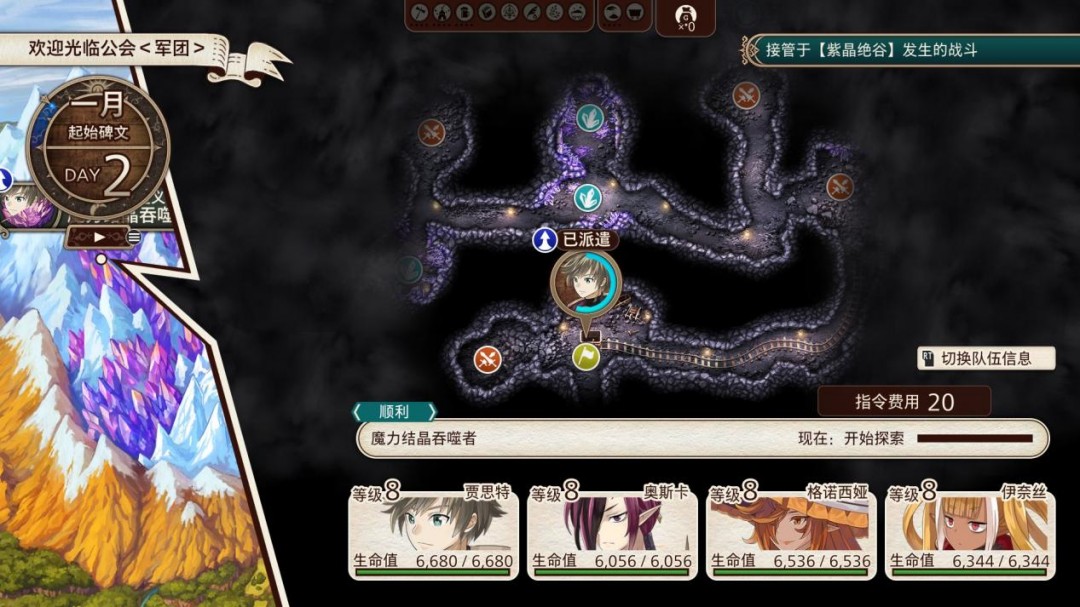Click the right arrow beside 顺利

pos(432,412)
